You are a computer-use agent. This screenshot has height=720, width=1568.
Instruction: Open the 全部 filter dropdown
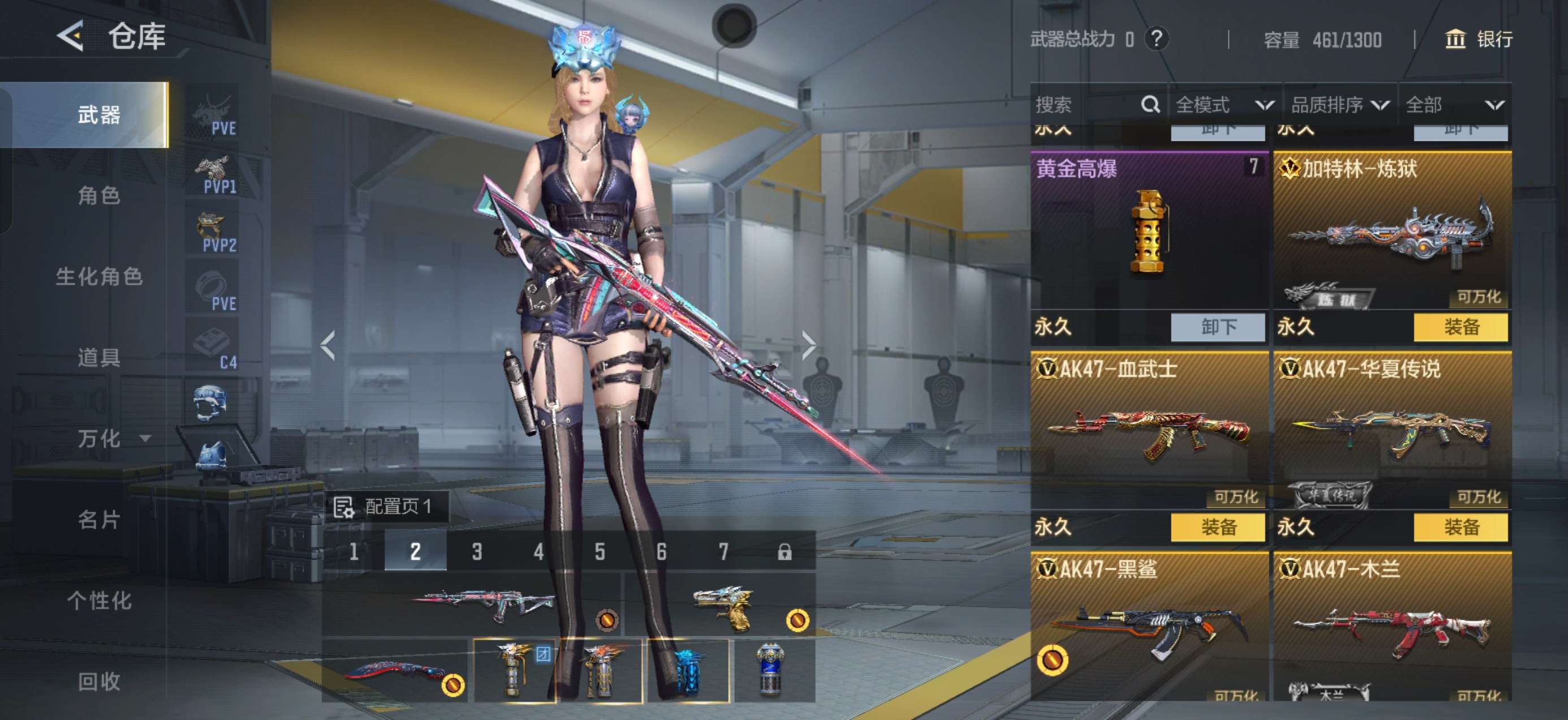tap(1454, 105)
